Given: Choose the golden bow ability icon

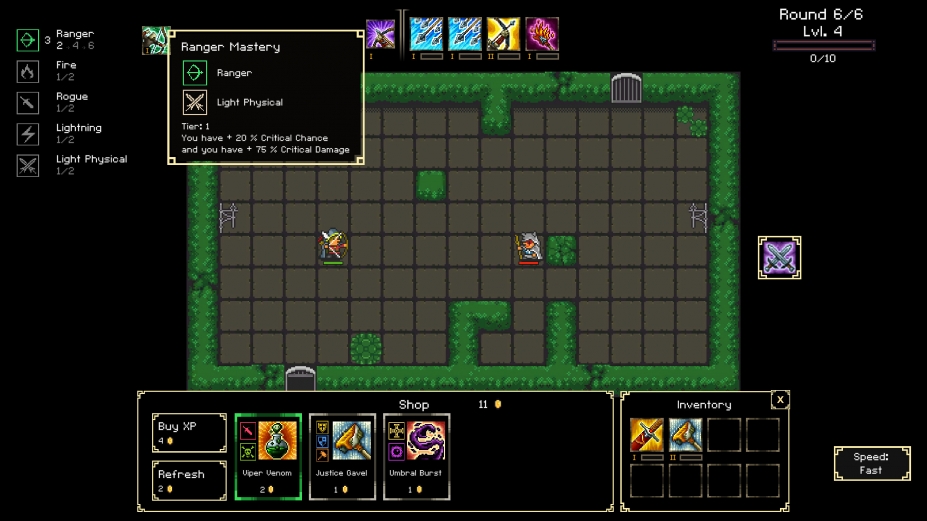Looking at the screenshot, I should (x=503, y=35).
